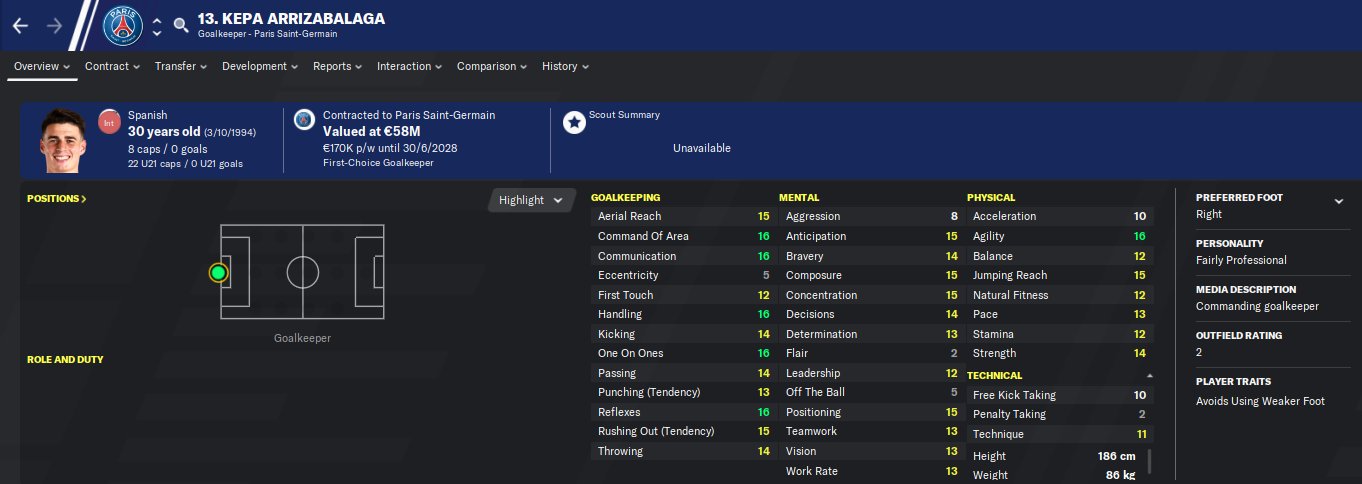Open the Positions section link
1362x484 pixels.
57,199
